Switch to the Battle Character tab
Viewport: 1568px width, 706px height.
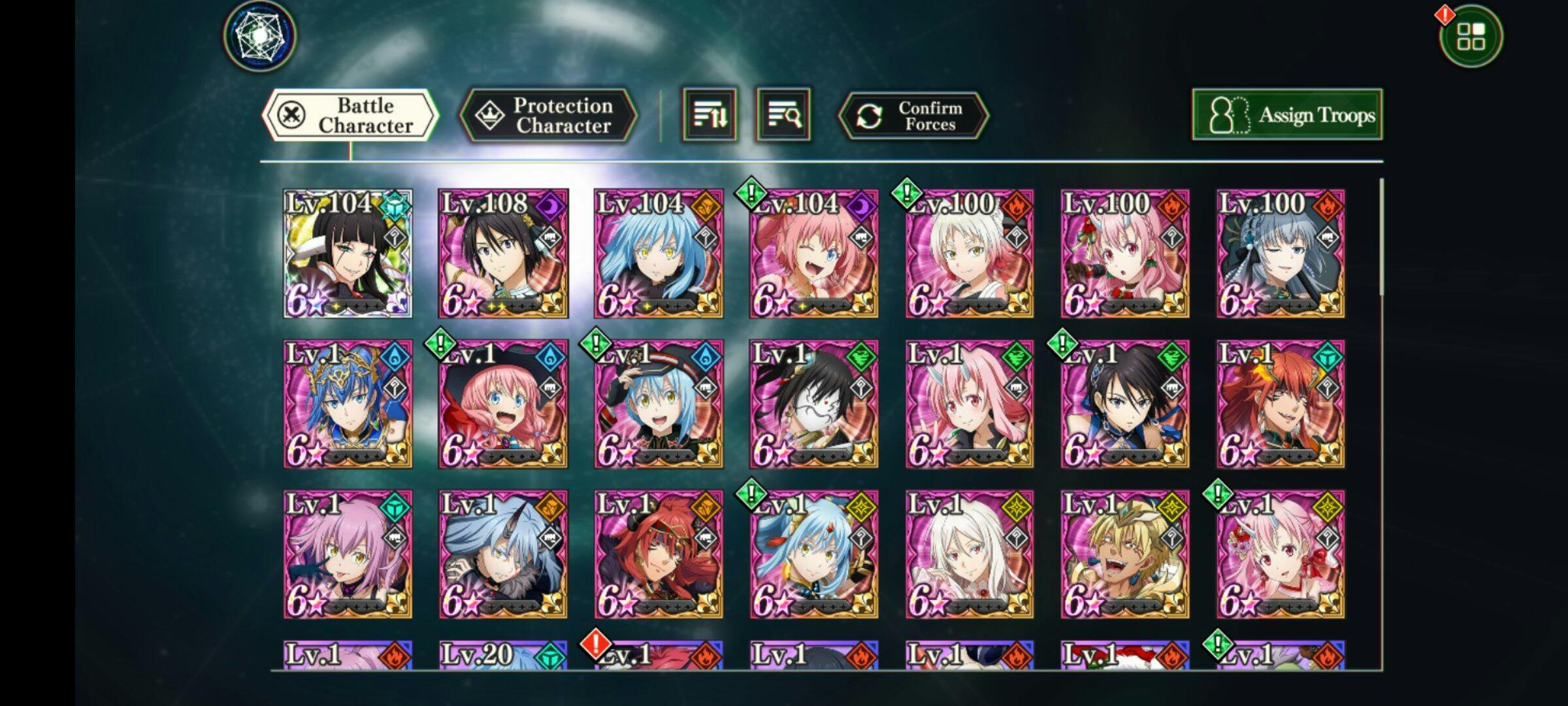point(350,116)
